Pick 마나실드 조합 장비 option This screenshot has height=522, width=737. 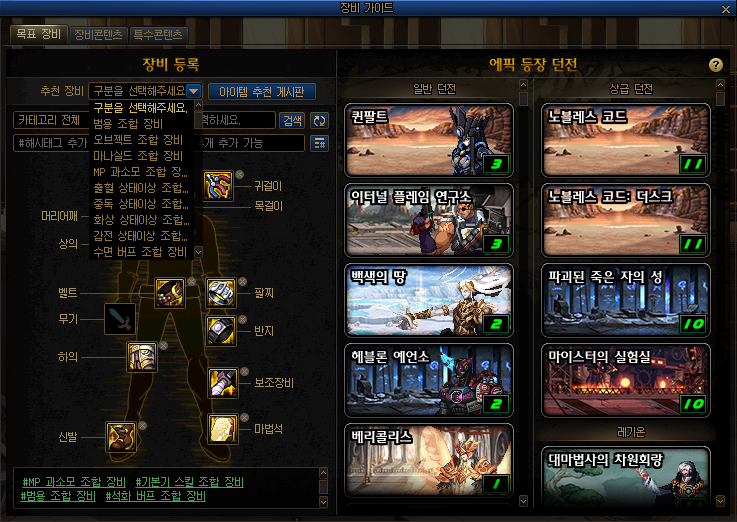pos(139,155)
